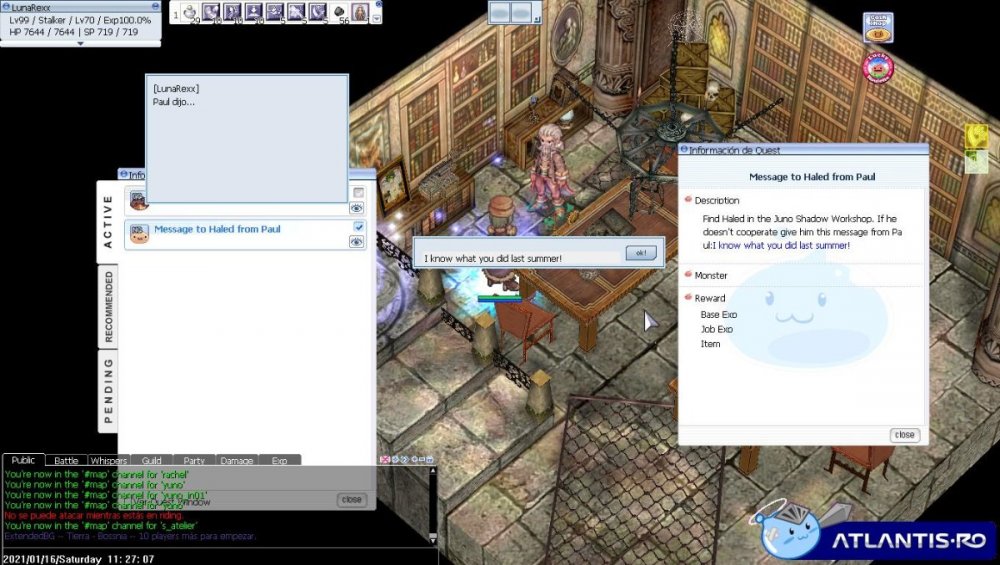The image size is (1000, 565).
Task: Open the Cash Shop icon
Action: tap(877, 27)
